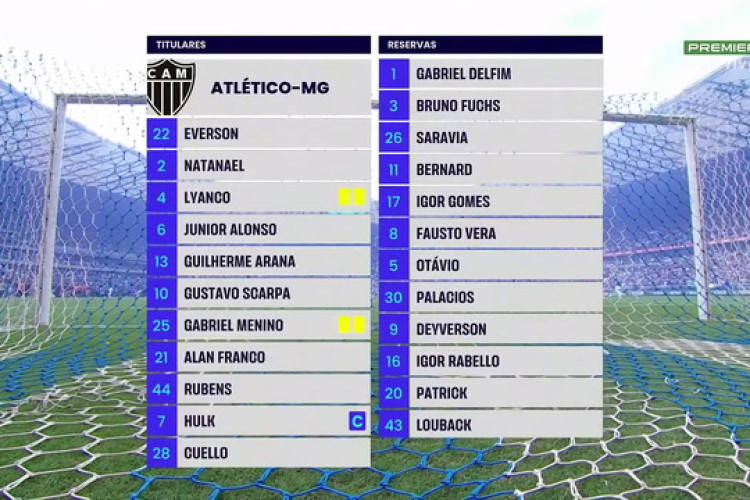Select the Saravia reserve row
Viewport: 750px width, 500px height.
[x=490, y=137]
